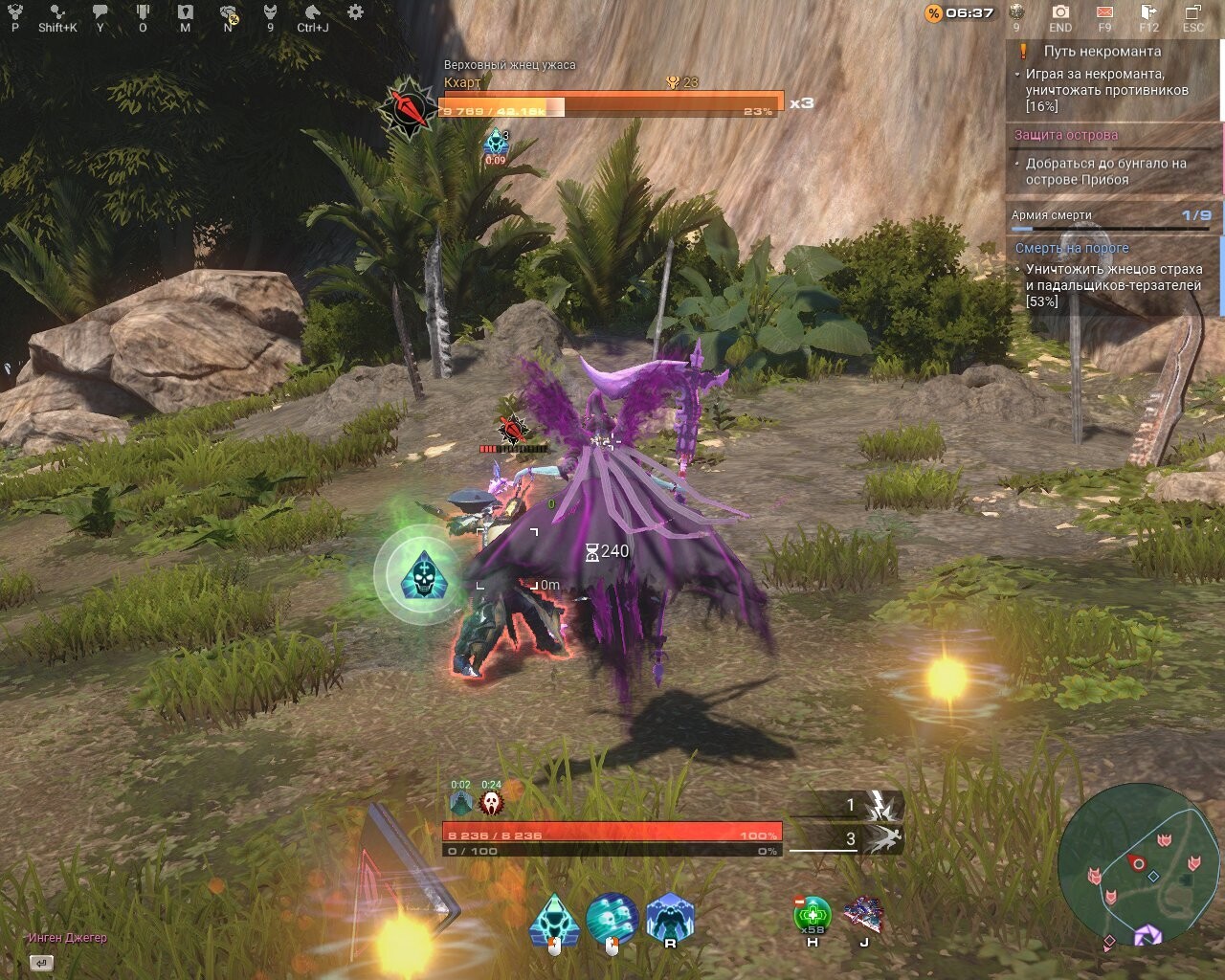The height and width of the screenshot is (980, 1225).
Task: Select the Защита острова quest entry
Action: pos(1066,135)
